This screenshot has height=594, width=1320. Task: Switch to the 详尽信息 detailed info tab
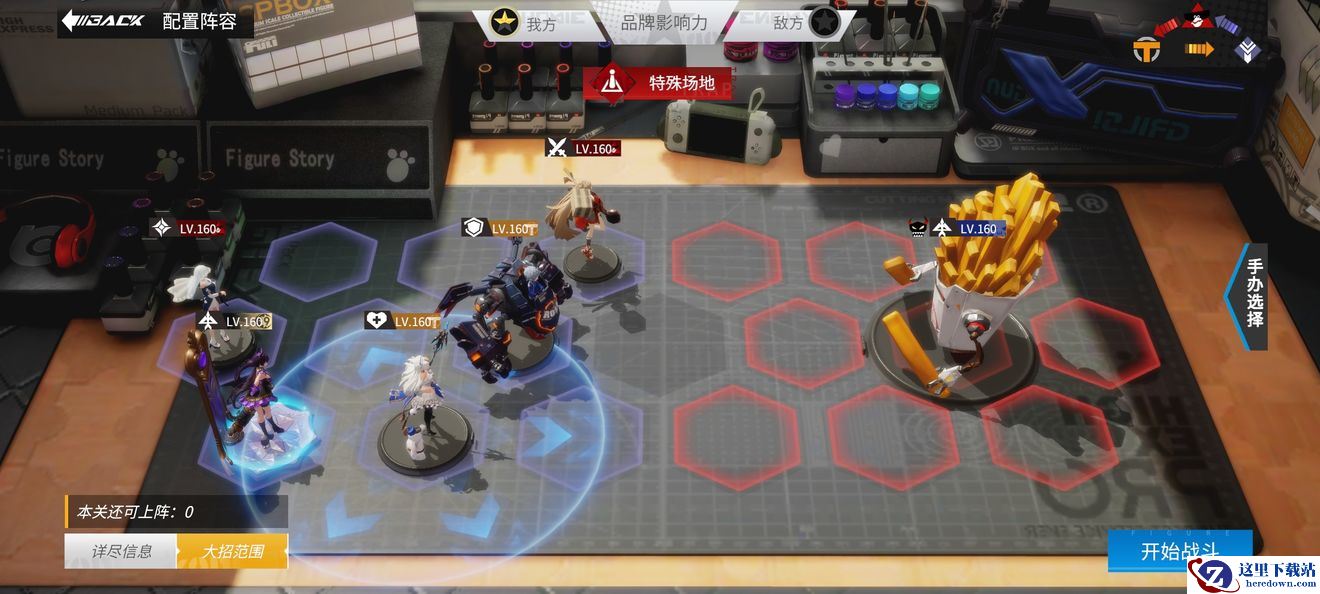click(x=121, y=551)
